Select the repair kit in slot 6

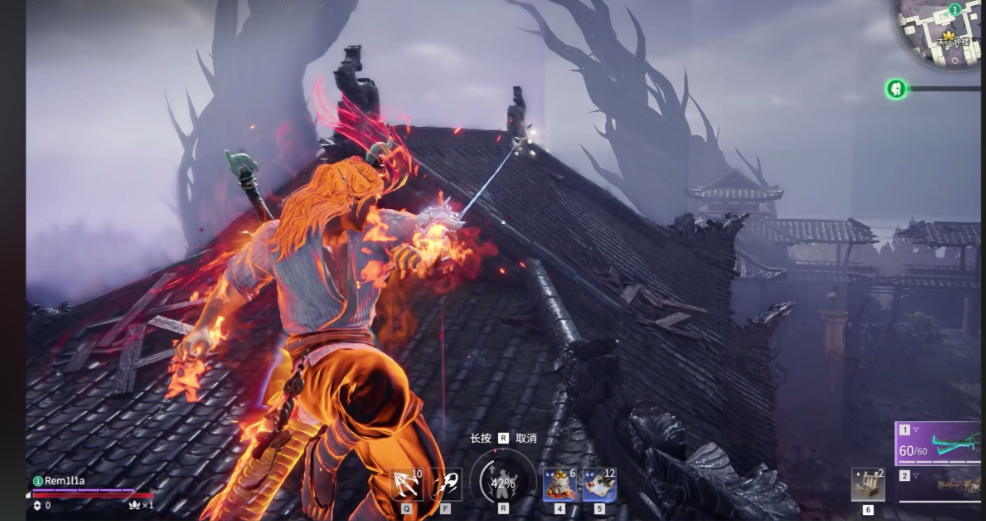pos(868,484)
